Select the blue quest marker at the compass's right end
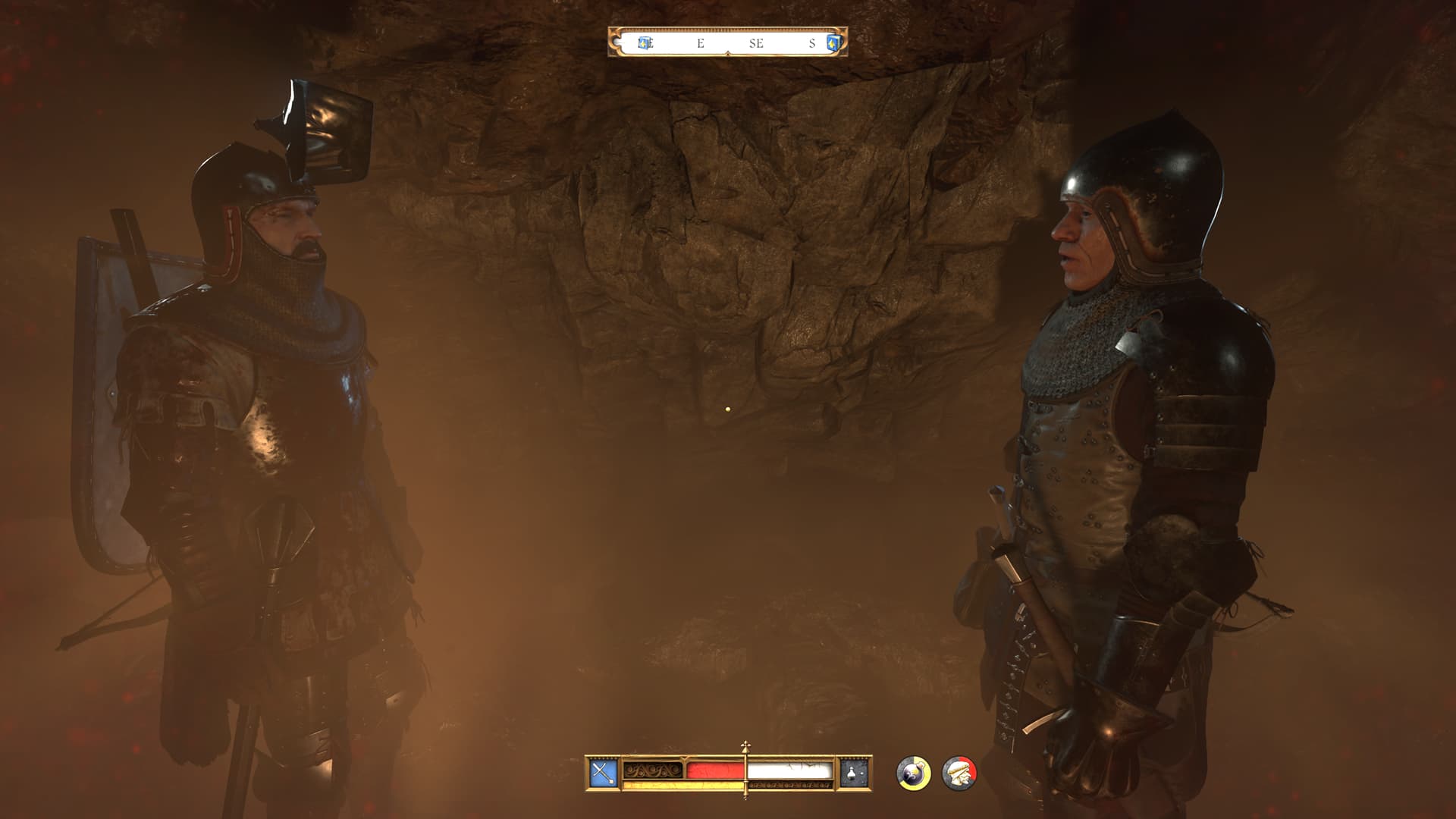1456x819 pixels. pyautogui.click(x=833, y=43)
